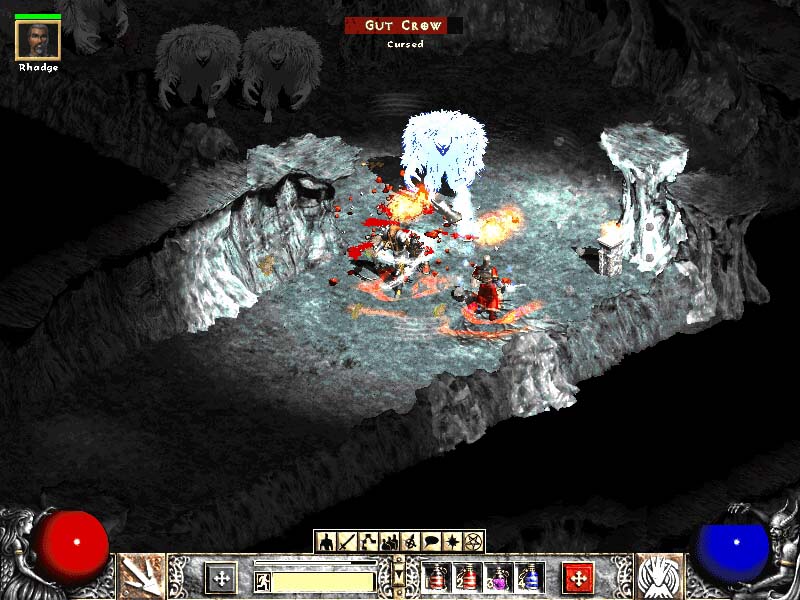800x600 pixels.
Task: Open the inventory with the sword icon
Action: click(347, 542)
